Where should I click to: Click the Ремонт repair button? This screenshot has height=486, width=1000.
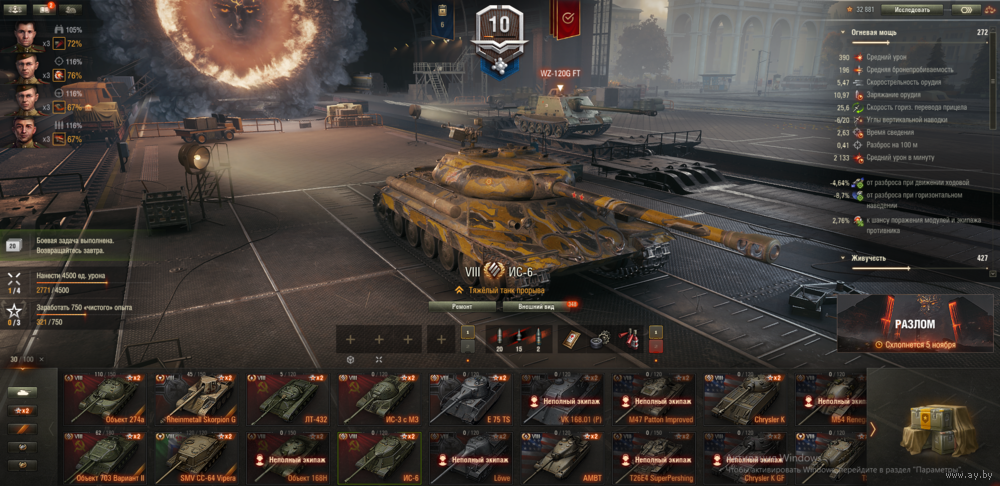click(x=462, y=307)
